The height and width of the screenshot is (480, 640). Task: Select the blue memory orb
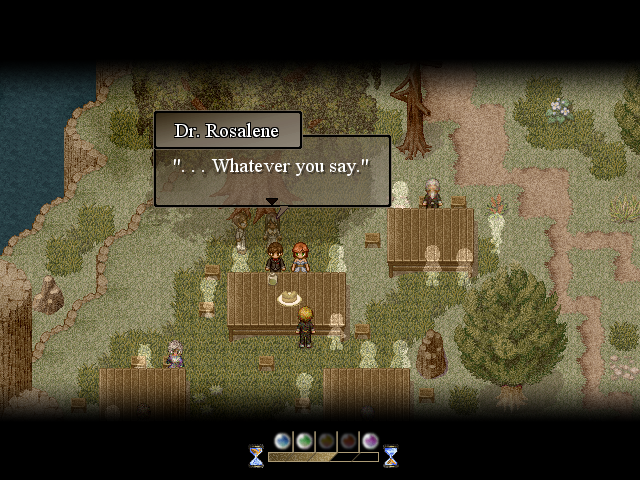[282, 441]
